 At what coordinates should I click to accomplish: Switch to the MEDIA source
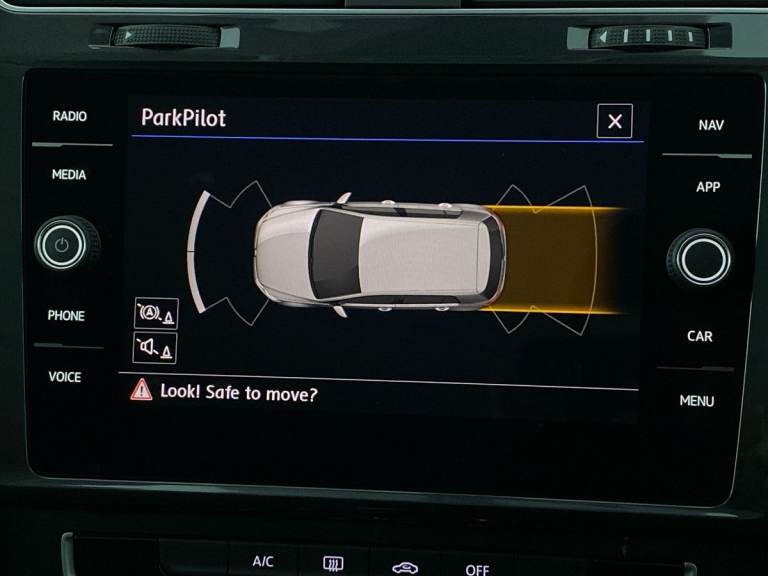[69, 175]
